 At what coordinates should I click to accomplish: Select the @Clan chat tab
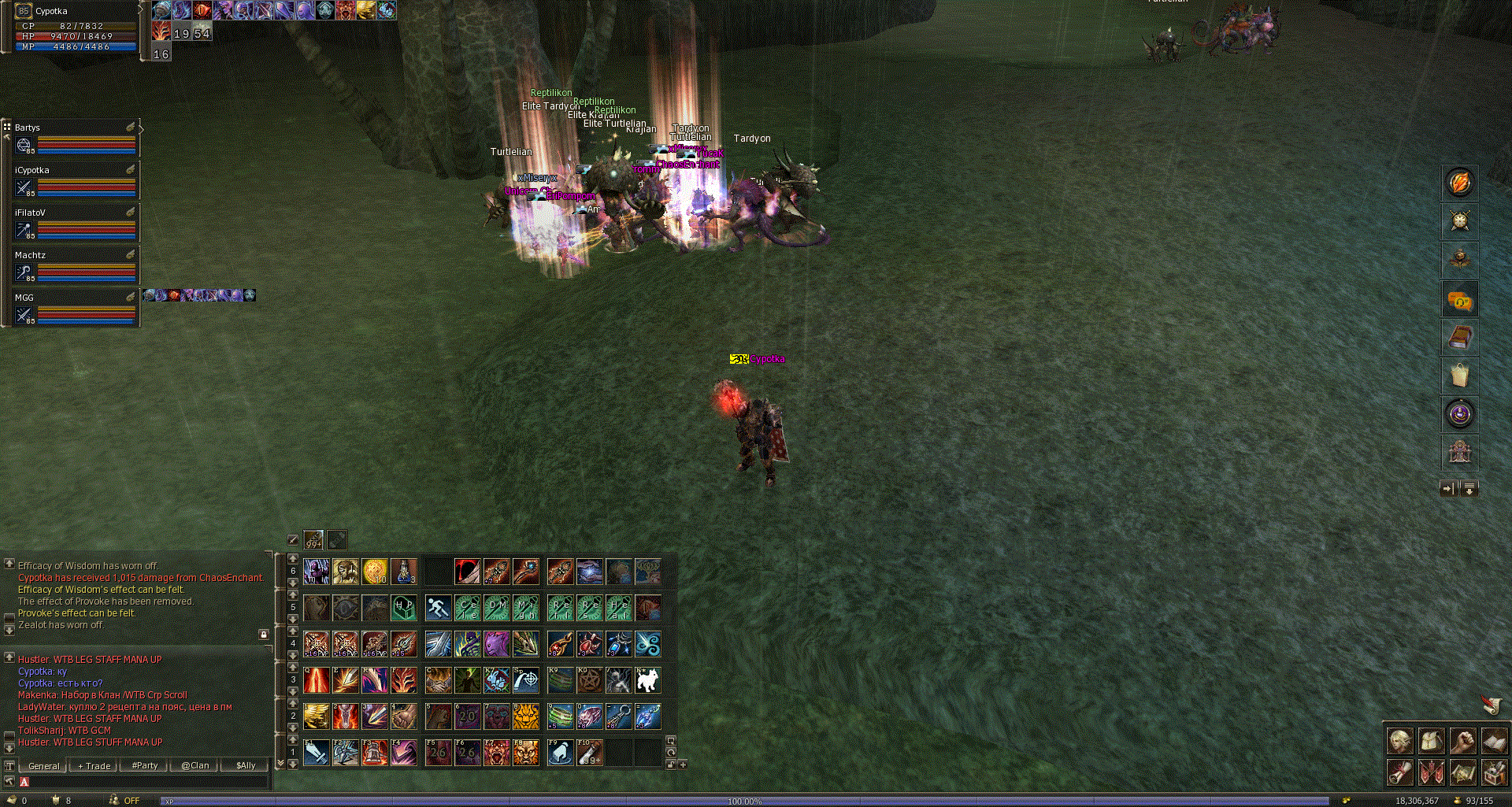pyautogui.click(x=195, y=765)
